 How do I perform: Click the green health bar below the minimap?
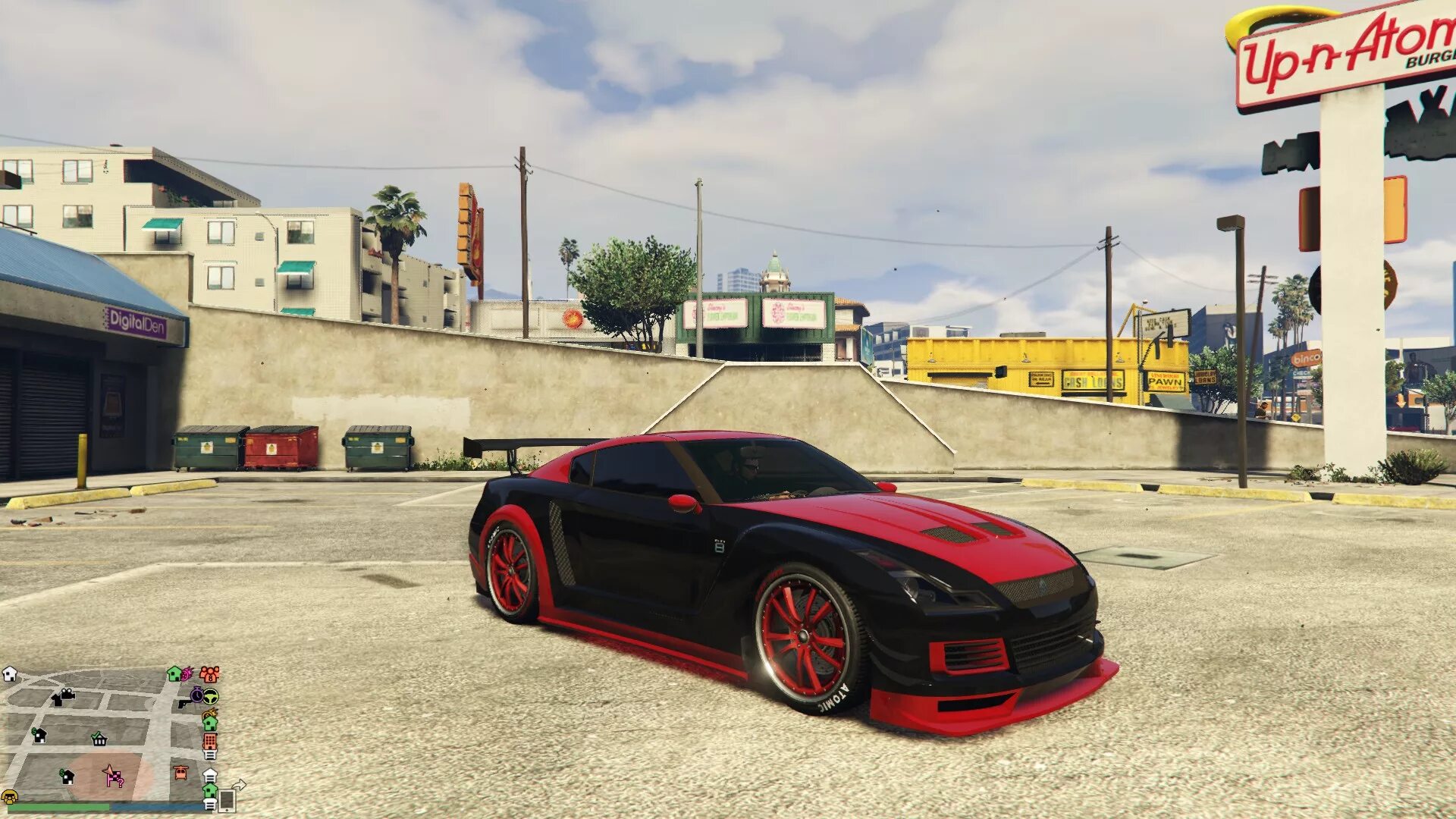coord(59,806)
